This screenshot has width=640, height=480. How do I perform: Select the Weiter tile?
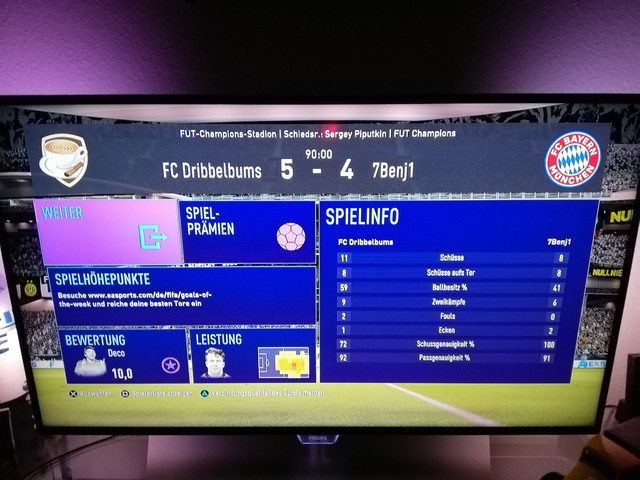[108, 232]
